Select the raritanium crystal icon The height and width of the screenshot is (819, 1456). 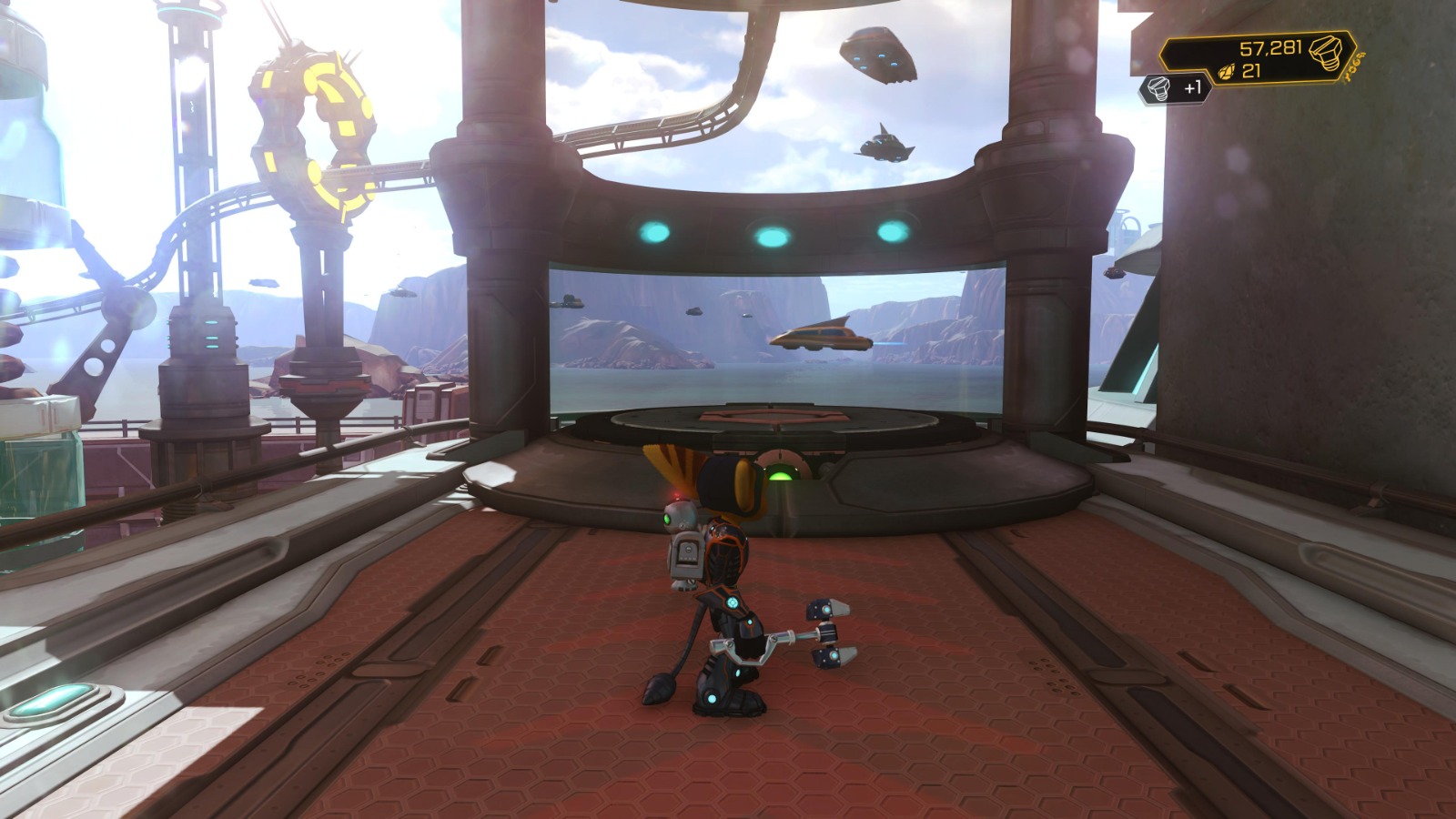point(1228,71)
